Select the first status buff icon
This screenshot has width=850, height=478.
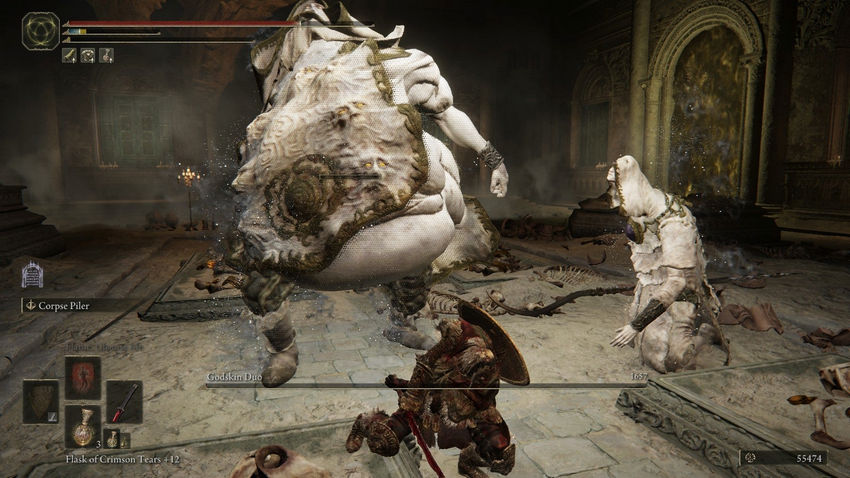tap(69, 55)
